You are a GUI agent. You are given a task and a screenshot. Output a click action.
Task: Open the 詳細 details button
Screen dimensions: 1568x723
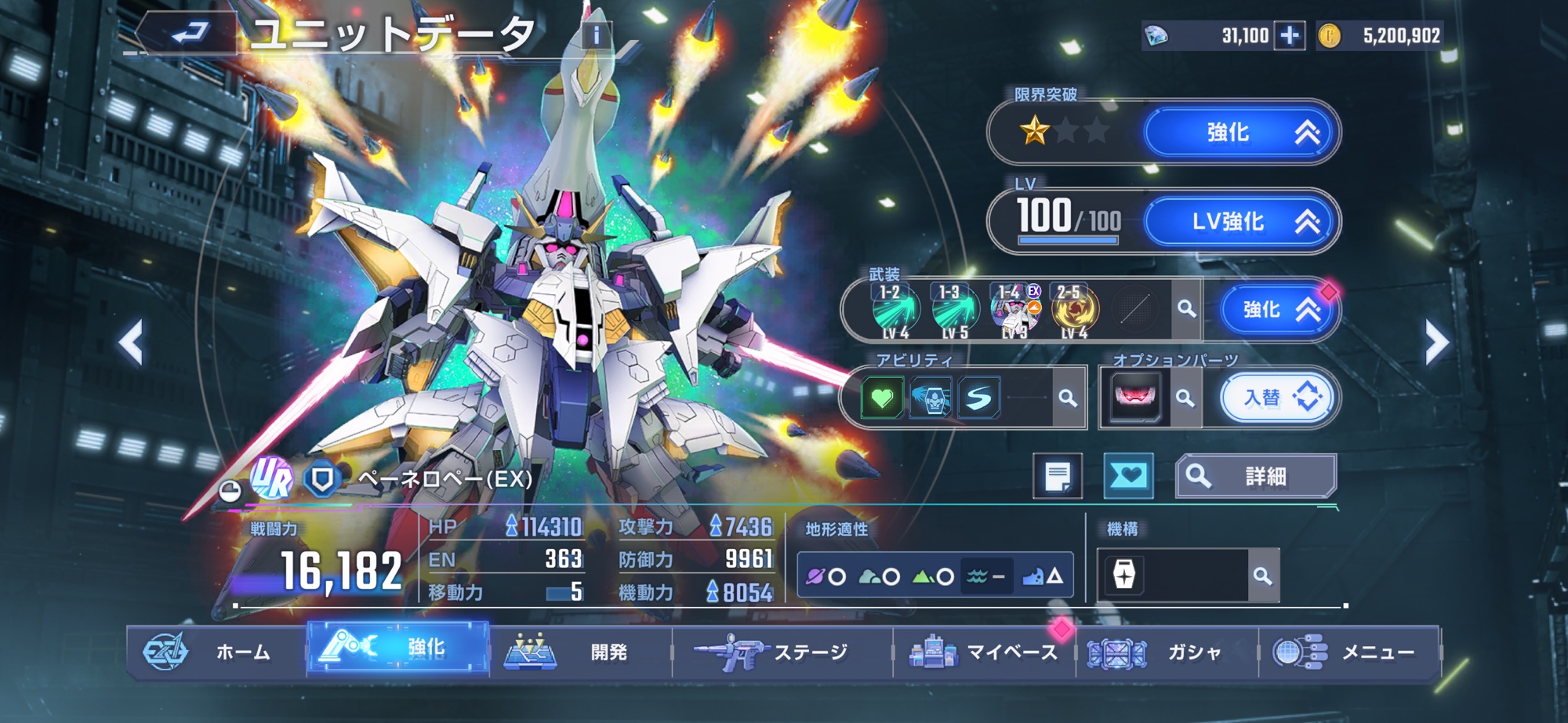pos(1255,476)
